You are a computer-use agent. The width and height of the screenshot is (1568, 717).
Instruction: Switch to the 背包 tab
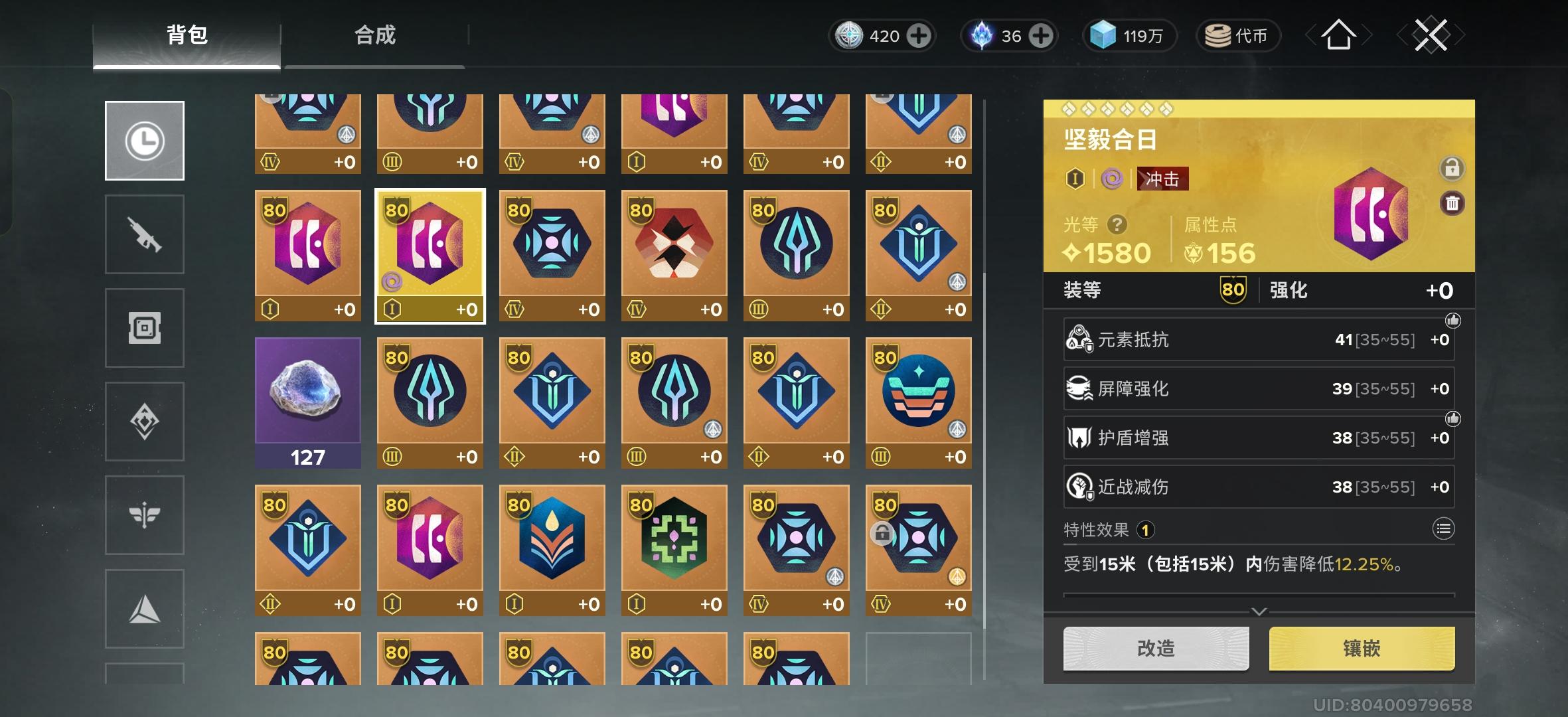click(187, 36)
